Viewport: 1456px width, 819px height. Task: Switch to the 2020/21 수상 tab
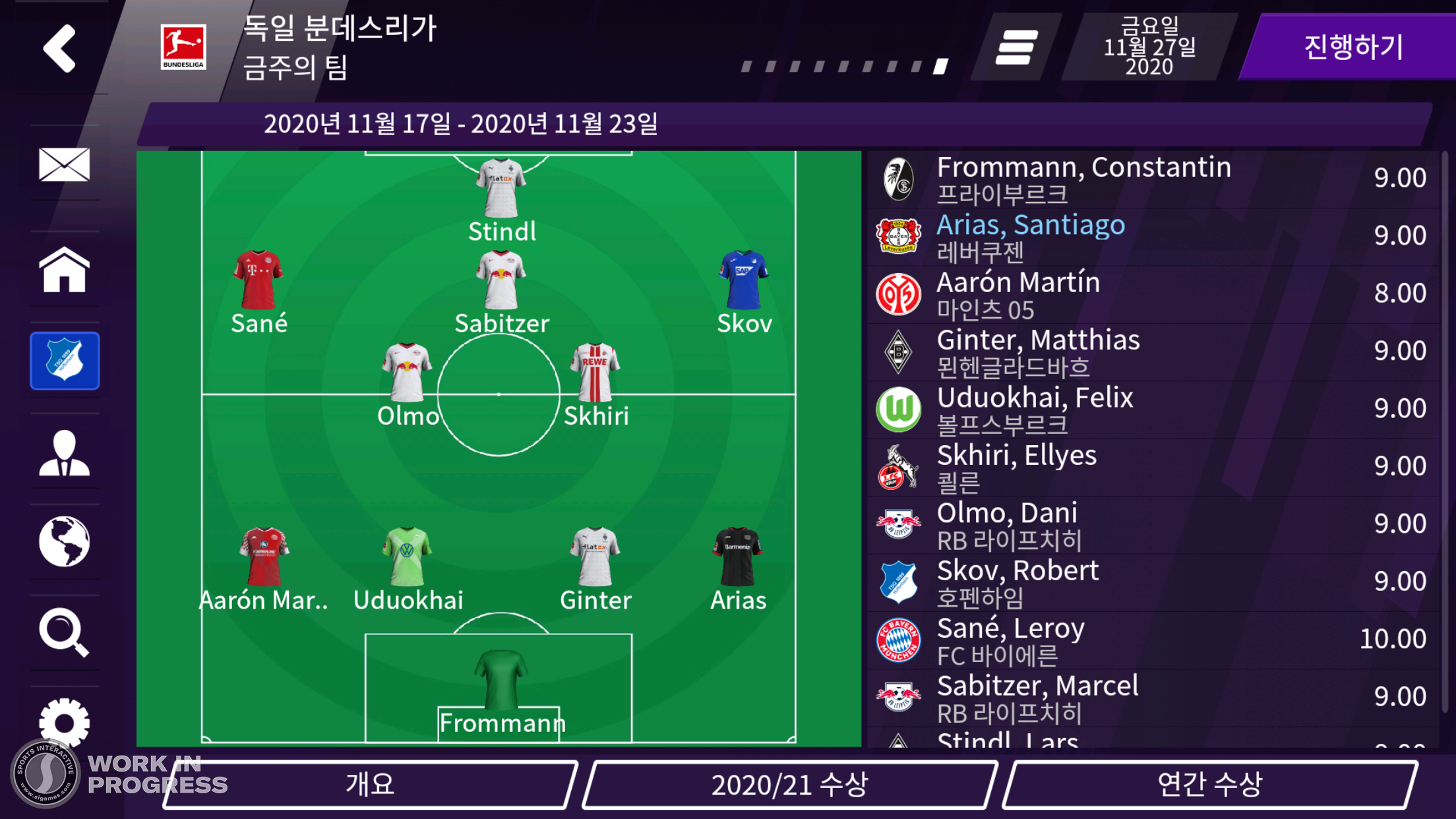(792, 785)
